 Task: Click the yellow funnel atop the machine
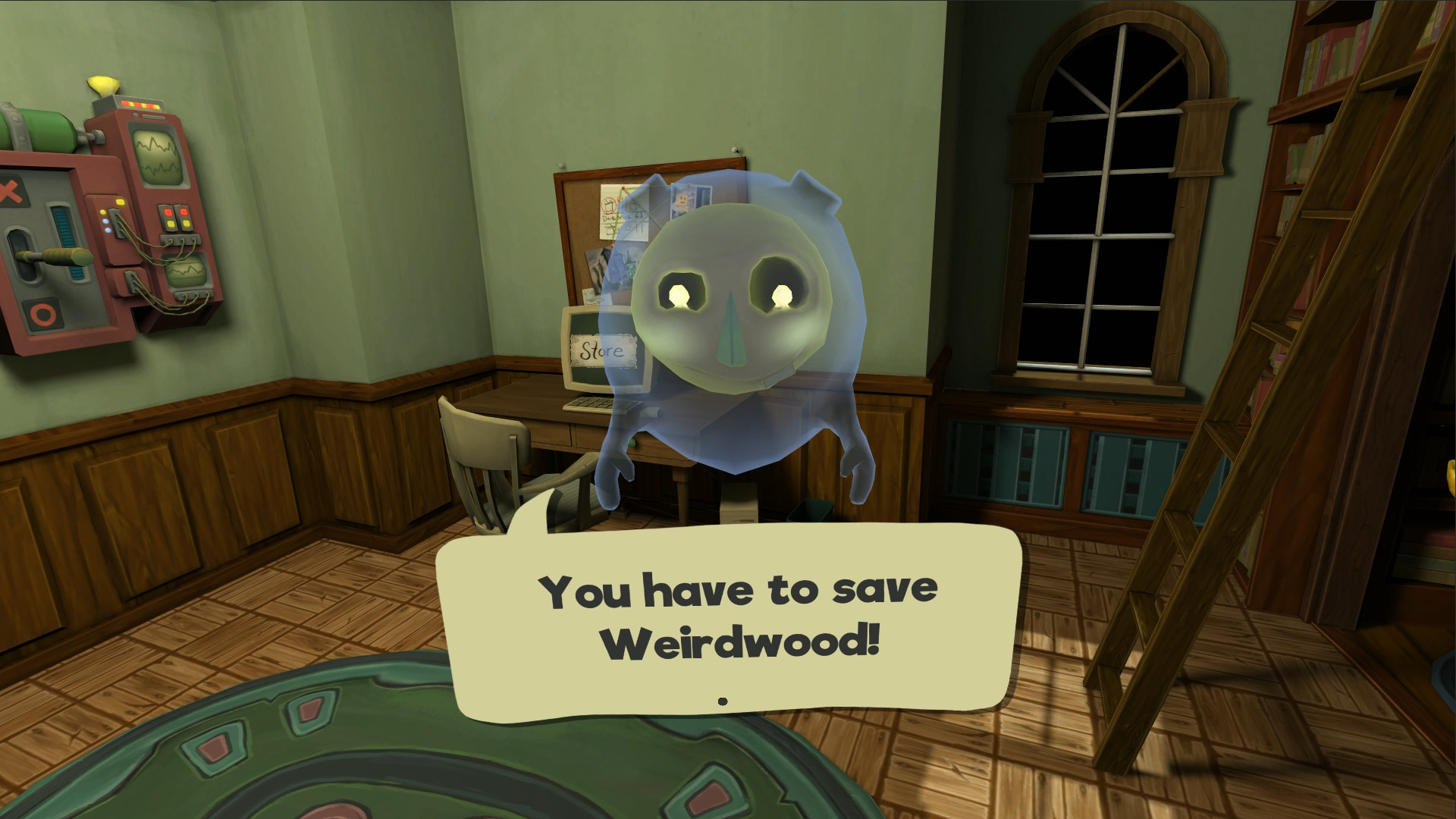point(104,86)
